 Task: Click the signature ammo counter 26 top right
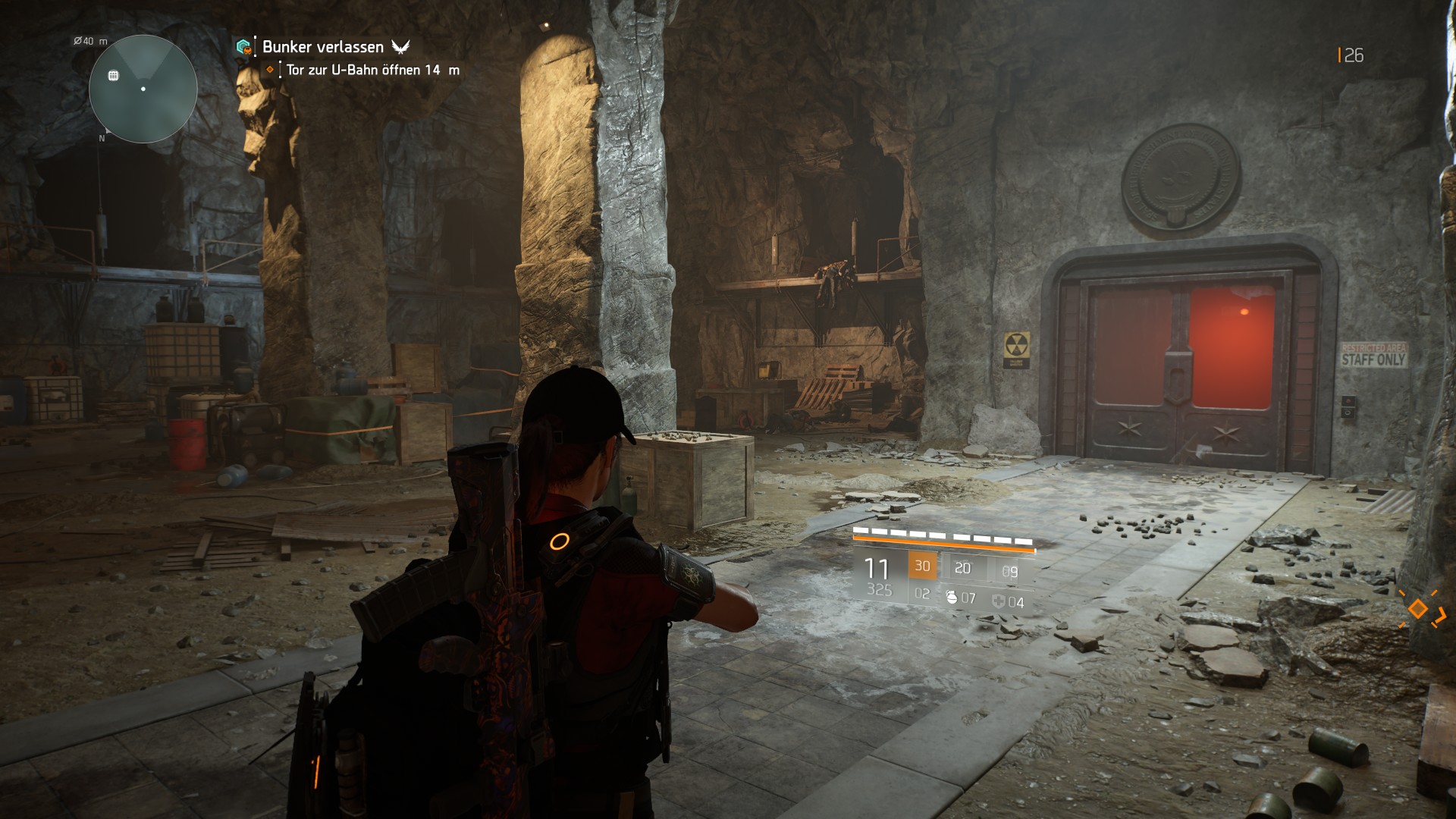click(1351, 55)
